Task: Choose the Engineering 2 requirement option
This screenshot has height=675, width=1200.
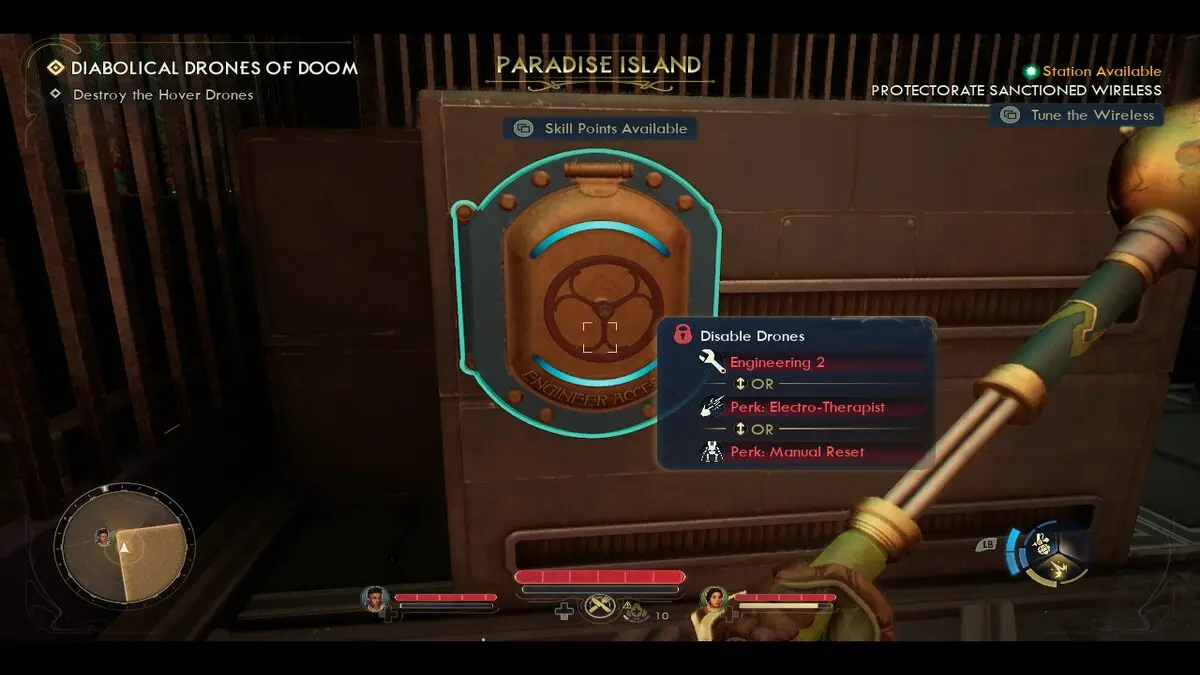Action: 777,363
